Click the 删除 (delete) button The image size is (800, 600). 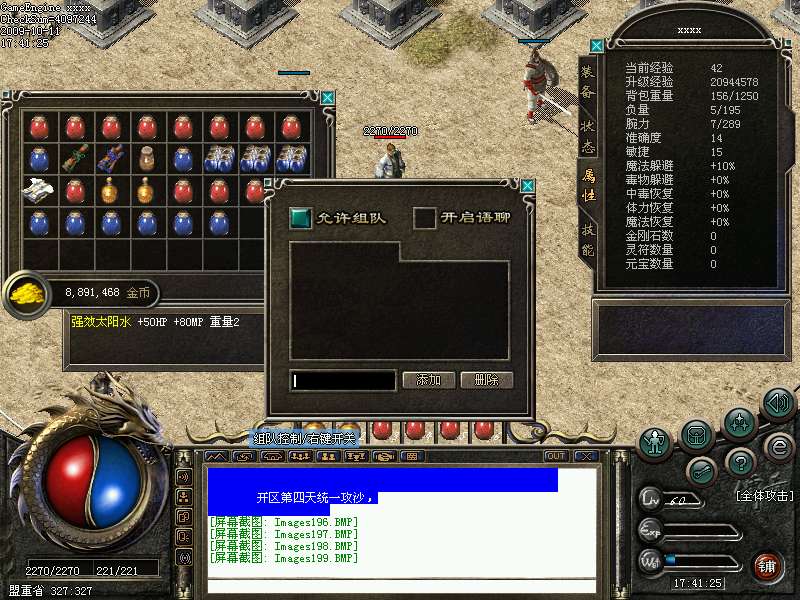(487, 380)
